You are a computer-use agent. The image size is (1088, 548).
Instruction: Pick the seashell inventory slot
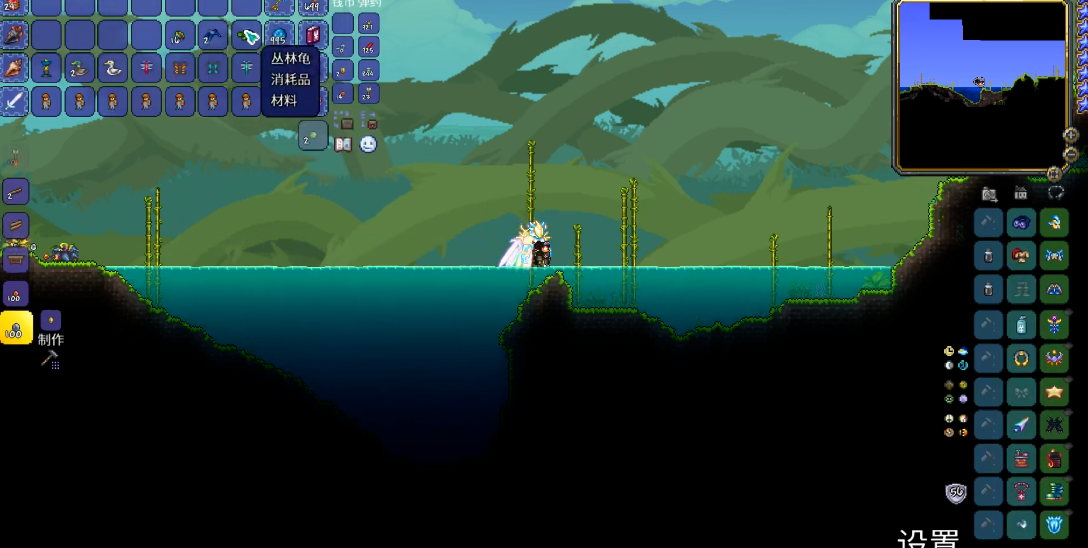click(14, 68)
